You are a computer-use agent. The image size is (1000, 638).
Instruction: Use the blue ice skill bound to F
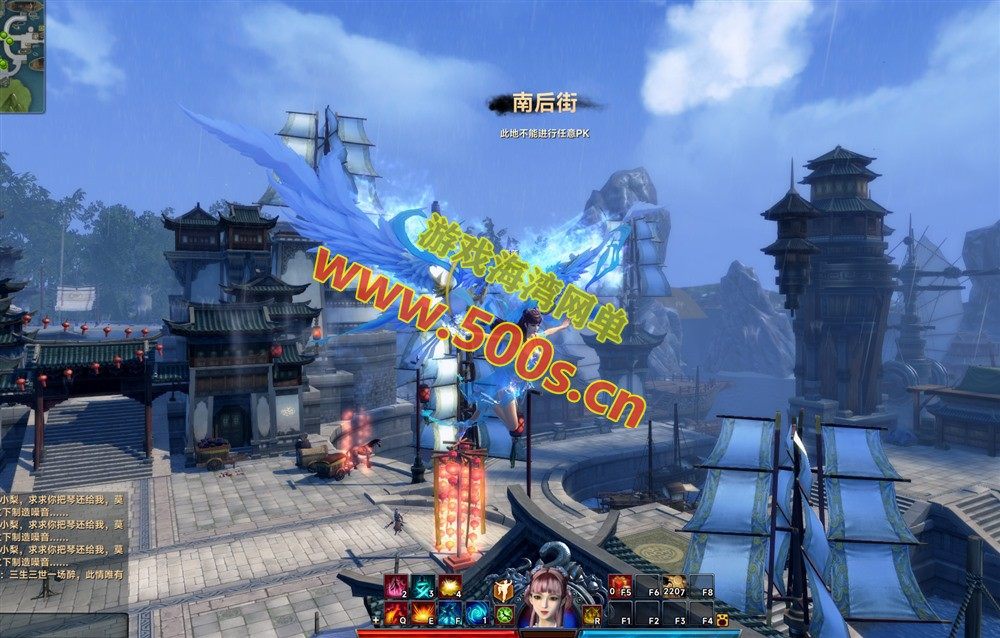click(x=449, y=614)
